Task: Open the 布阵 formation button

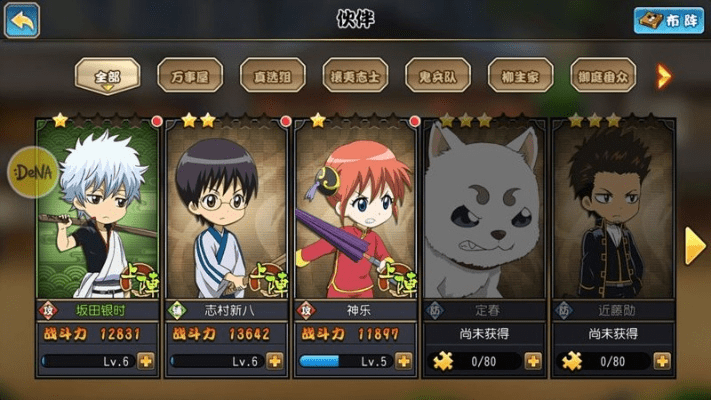Action: [668, 20]
